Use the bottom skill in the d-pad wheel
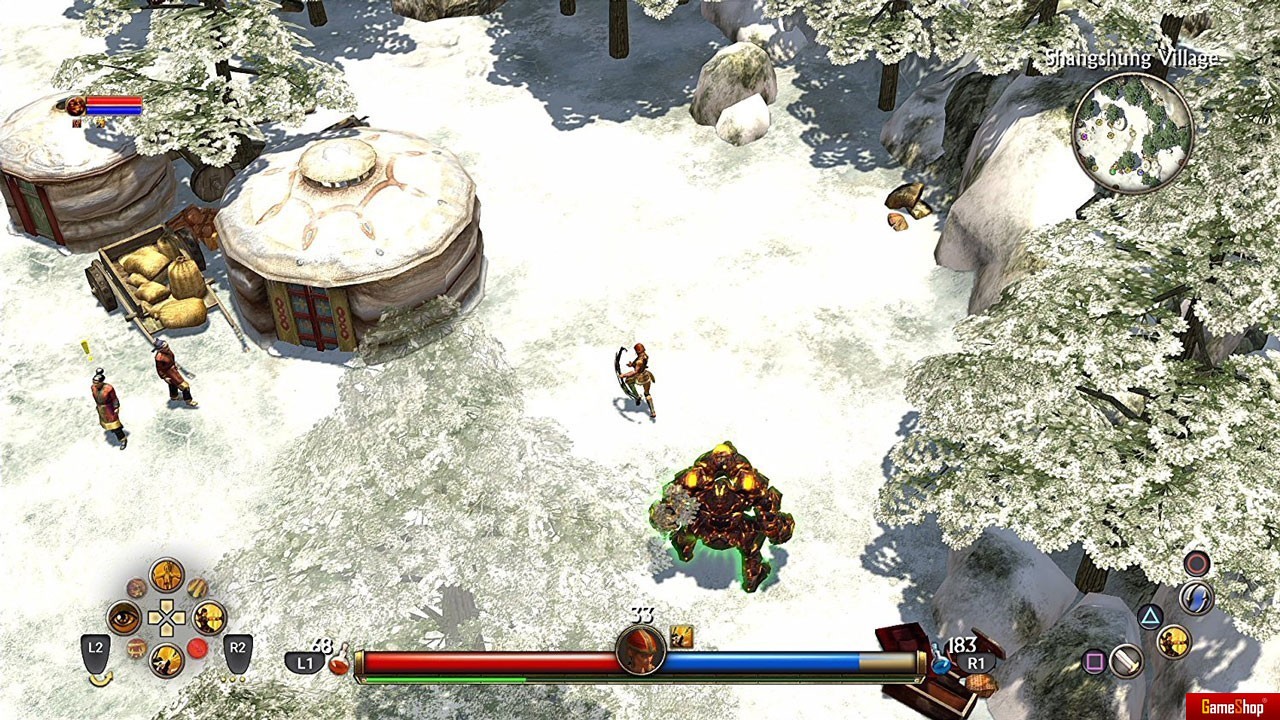The height and width of the screenshot is (720, 1280). coord(167,660)
